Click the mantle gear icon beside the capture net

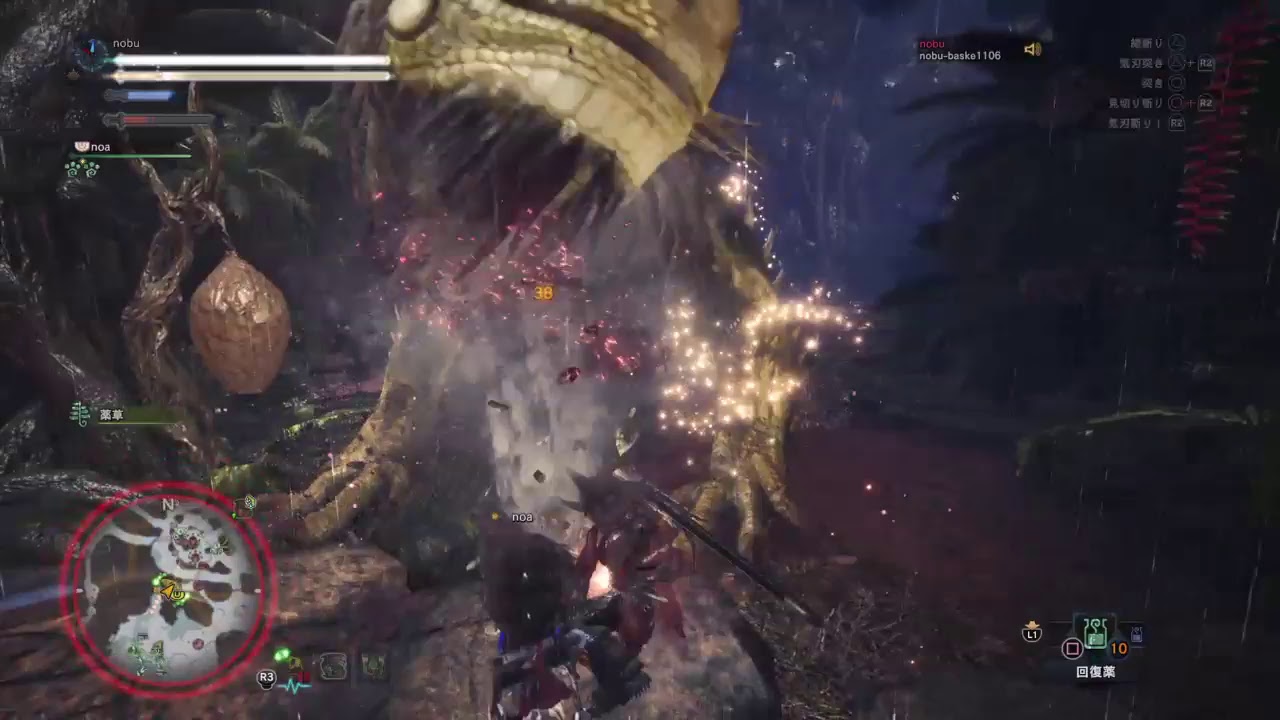tap(373, 663)
